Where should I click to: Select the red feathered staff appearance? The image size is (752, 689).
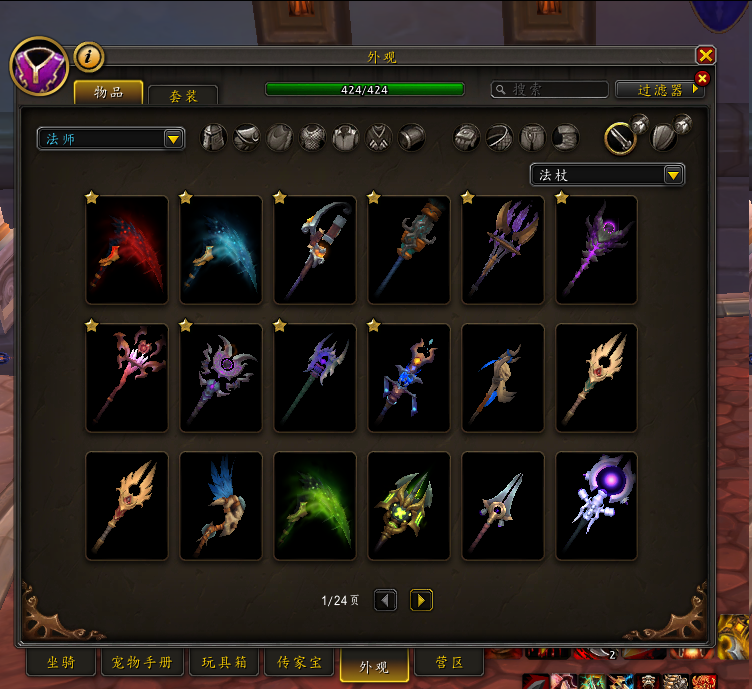click(127, 250)
